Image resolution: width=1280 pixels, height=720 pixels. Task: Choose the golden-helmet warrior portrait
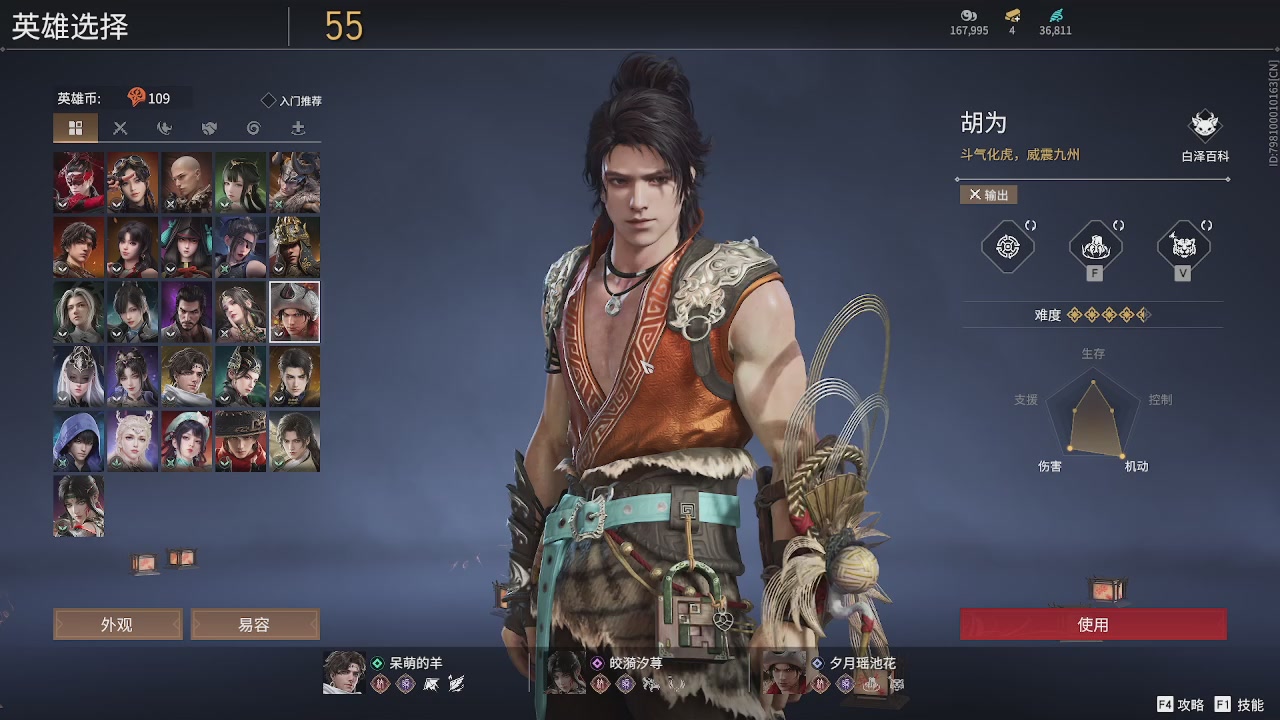coord(294,247)
